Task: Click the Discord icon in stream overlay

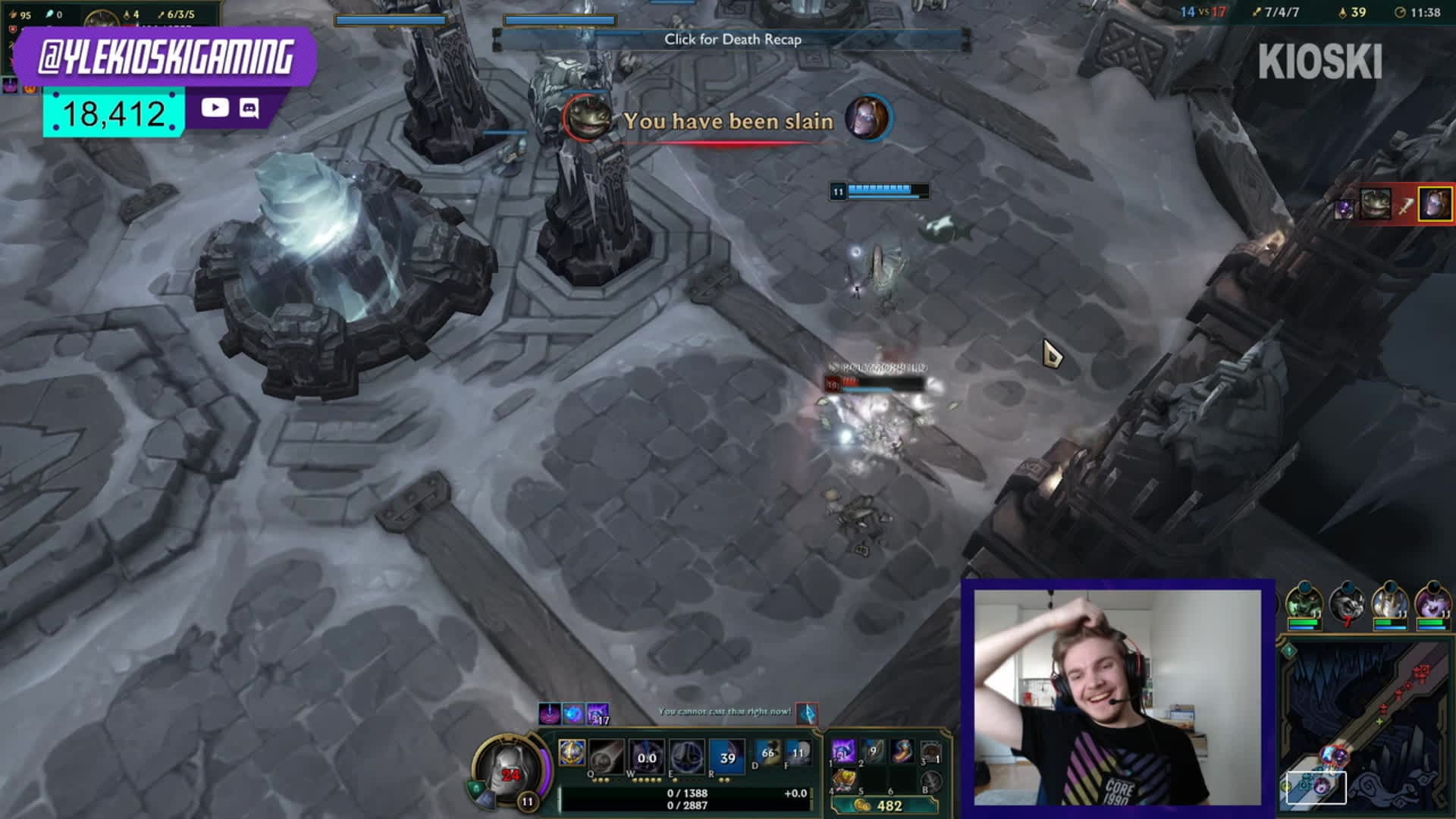Action: 249,108
